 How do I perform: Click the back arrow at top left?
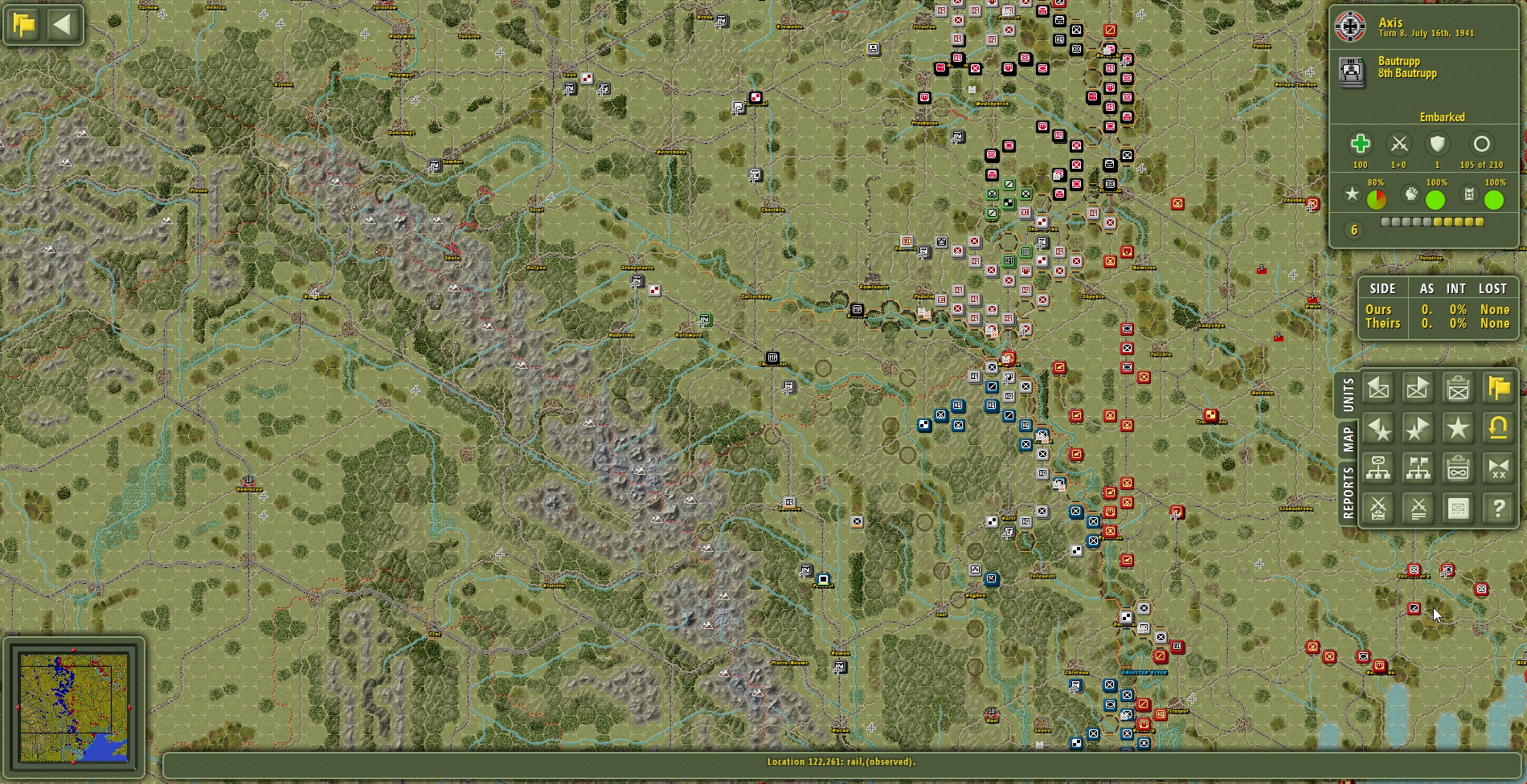63,24
